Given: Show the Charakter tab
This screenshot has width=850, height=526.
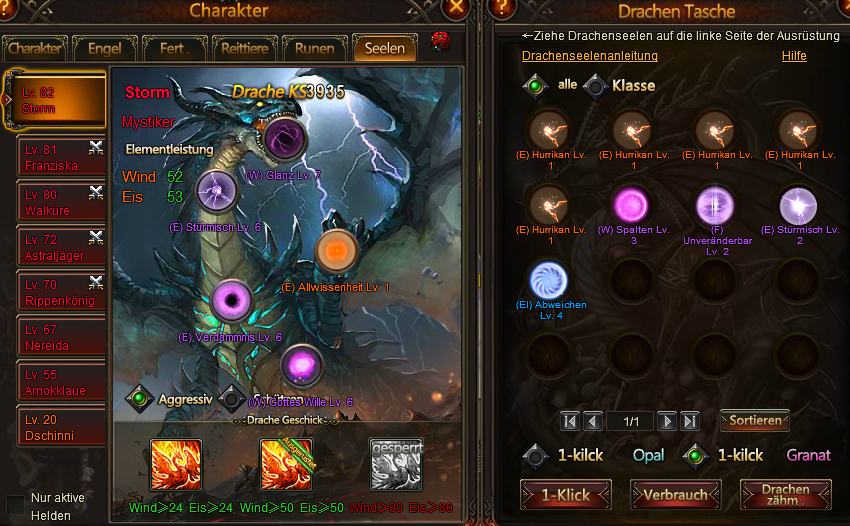Looking at the screenshot, I should tap(35, 48).
